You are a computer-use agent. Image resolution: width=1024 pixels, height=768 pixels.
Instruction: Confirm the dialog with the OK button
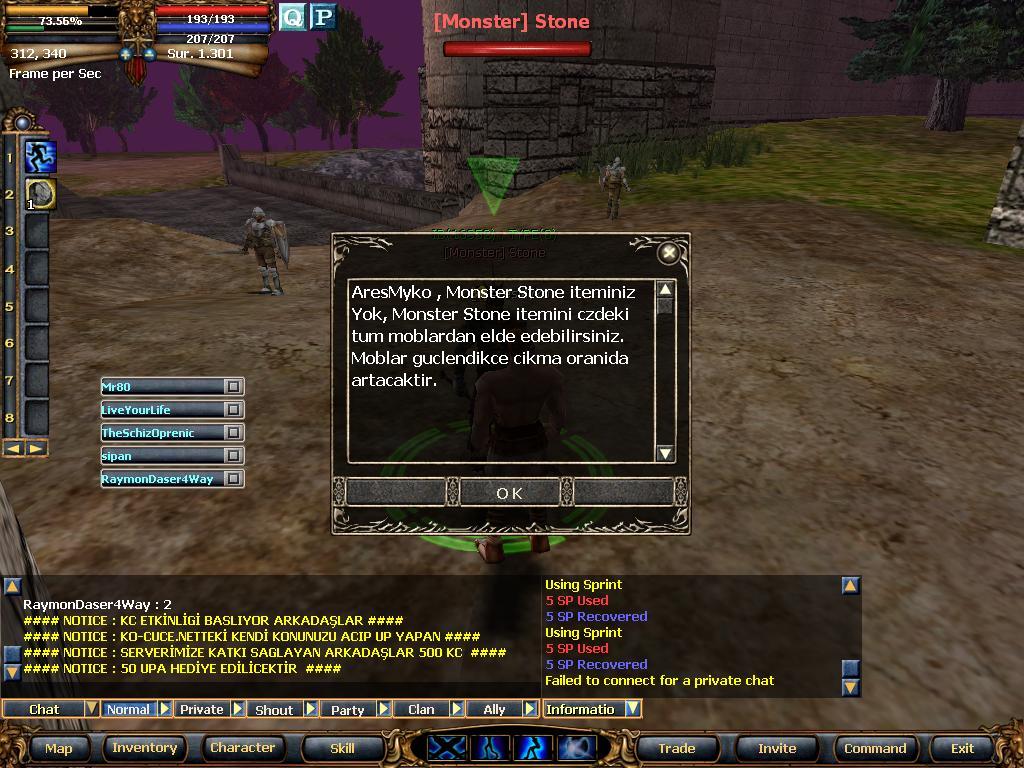click(x=509, y=492)
